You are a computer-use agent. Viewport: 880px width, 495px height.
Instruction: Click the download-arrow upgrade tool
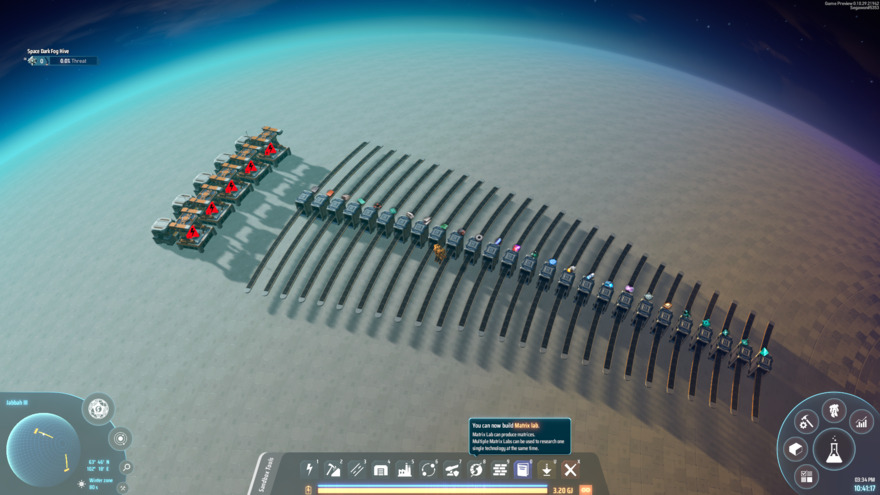[x=547, y=469]
